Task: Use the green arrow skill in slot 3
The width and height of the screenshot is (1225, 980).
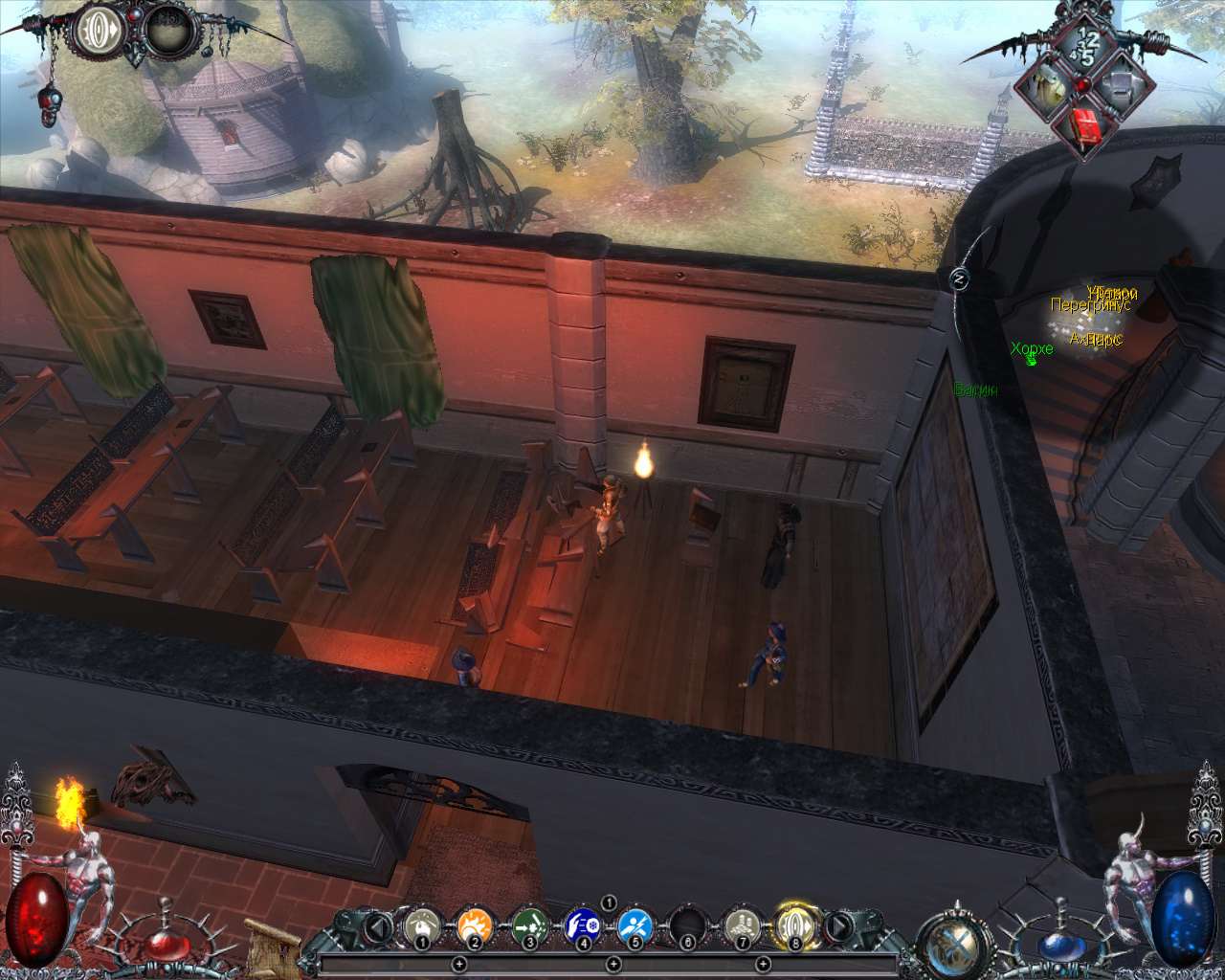Action: 528,926
